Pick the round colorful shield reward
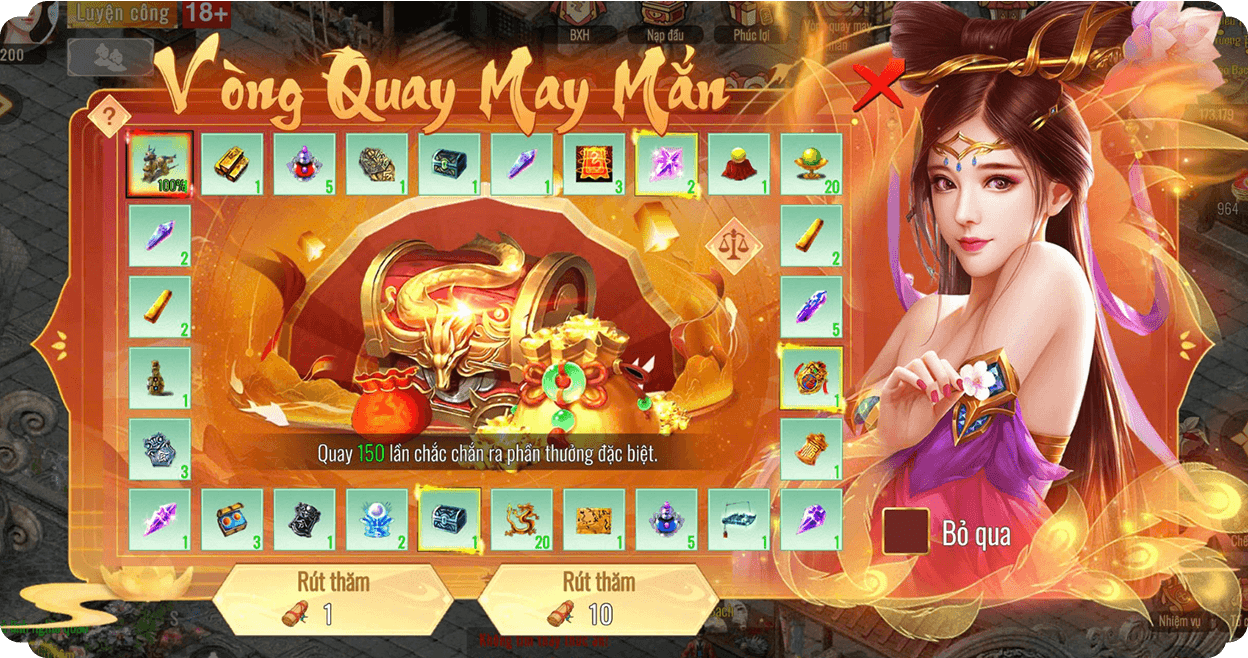Screen dimensions: 1248x658 pos(811,378)
